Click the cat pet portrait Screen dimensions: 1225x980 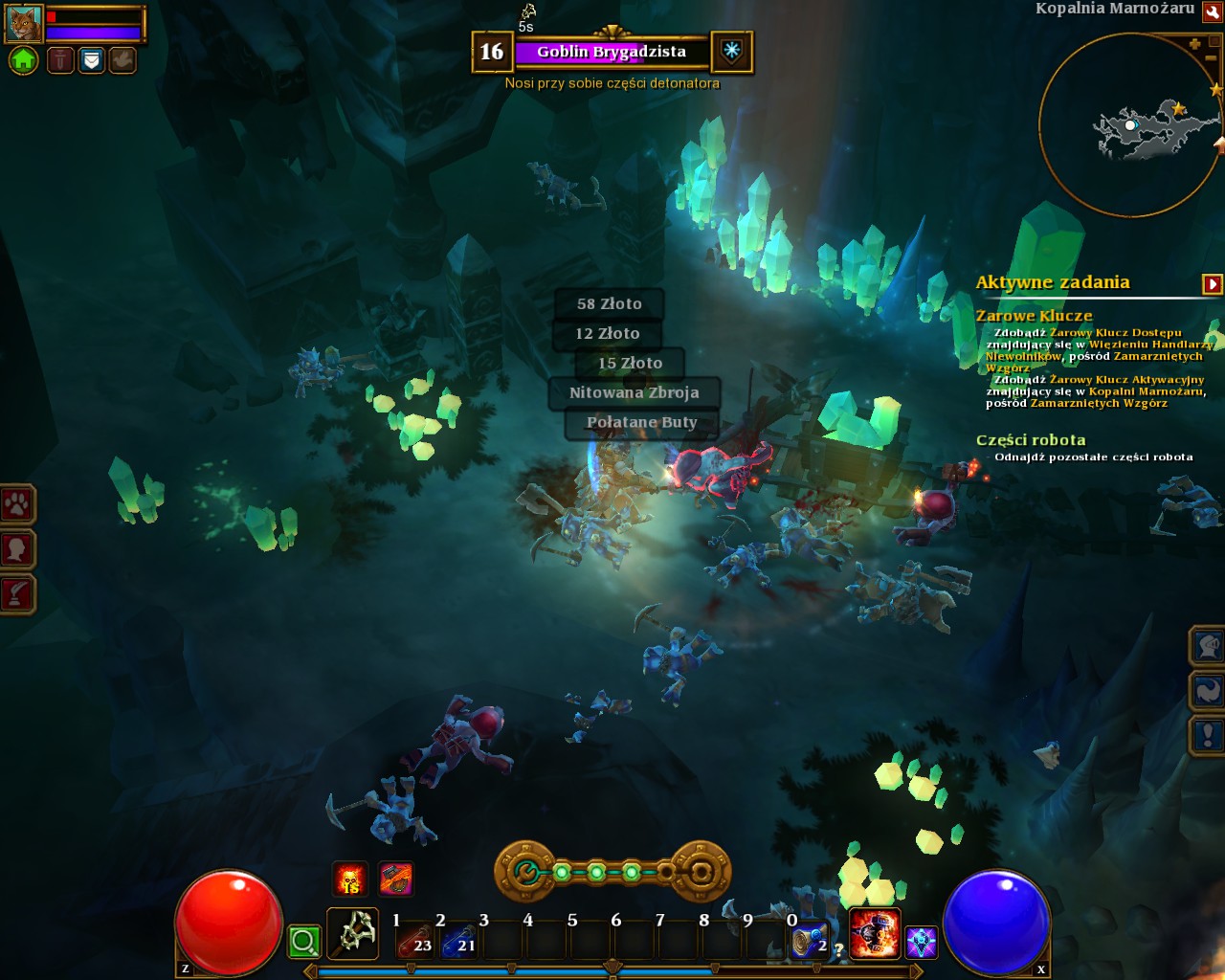click(24, 23)
